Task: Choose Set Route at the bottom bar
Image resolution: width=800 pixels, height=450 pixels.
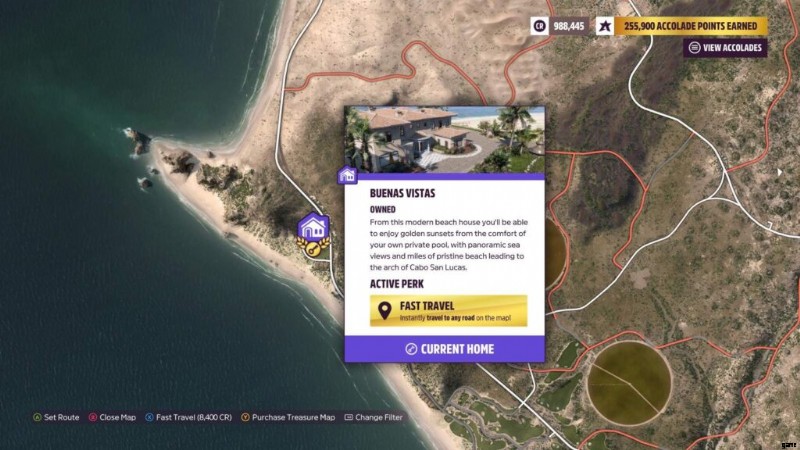Action: tap(56, 417)
